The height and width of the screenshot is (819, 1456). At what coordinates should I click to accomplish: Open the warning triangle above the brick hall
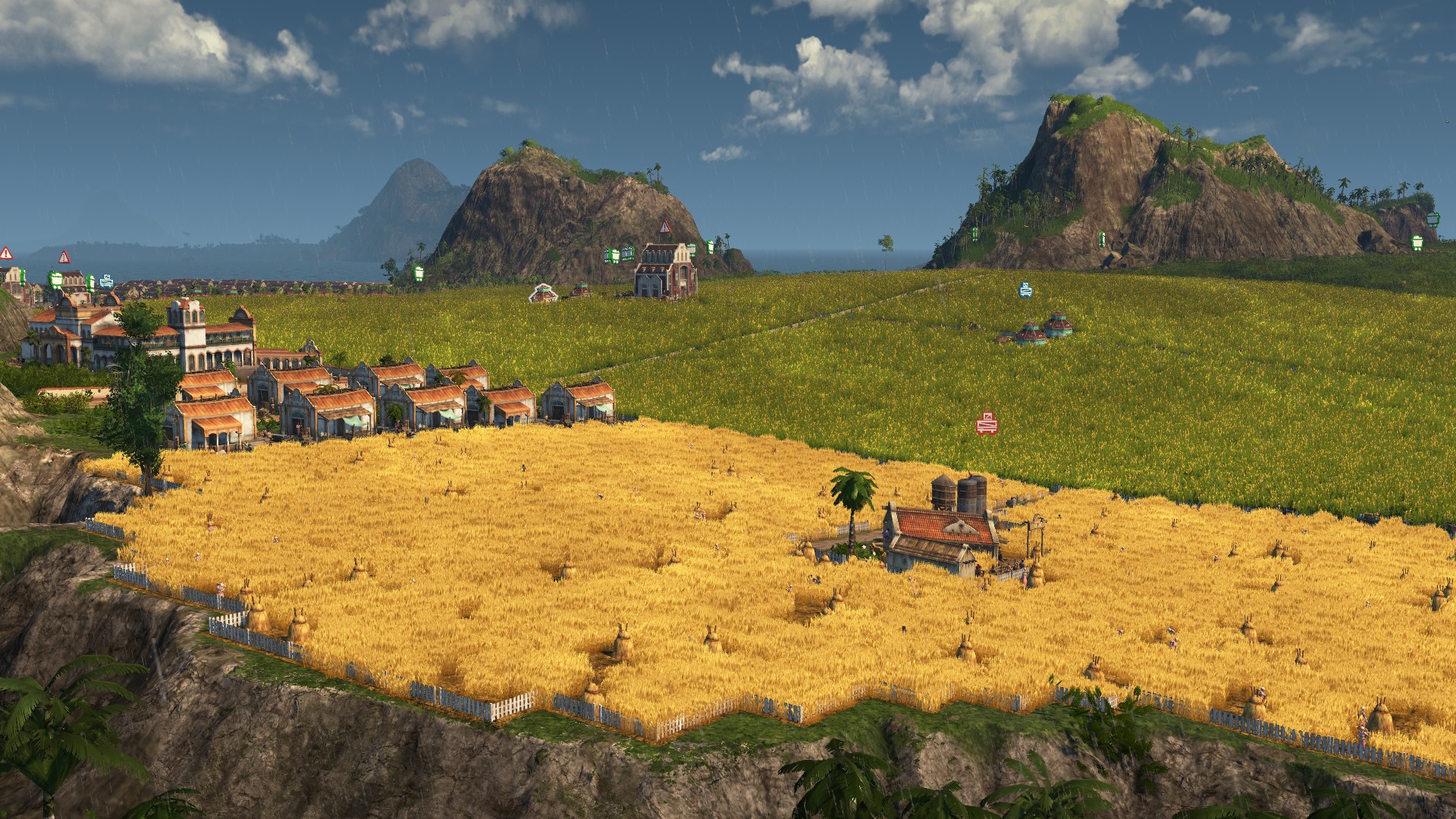665,227
